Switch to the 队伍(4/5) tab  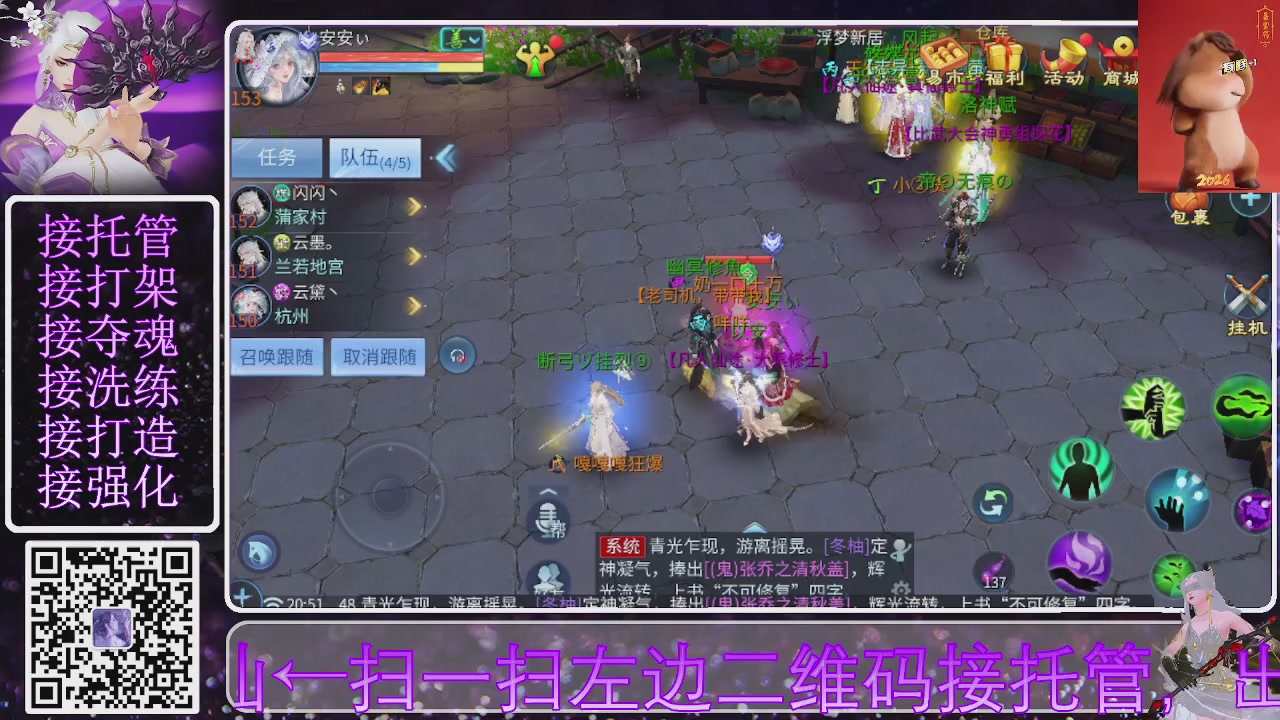375,158
